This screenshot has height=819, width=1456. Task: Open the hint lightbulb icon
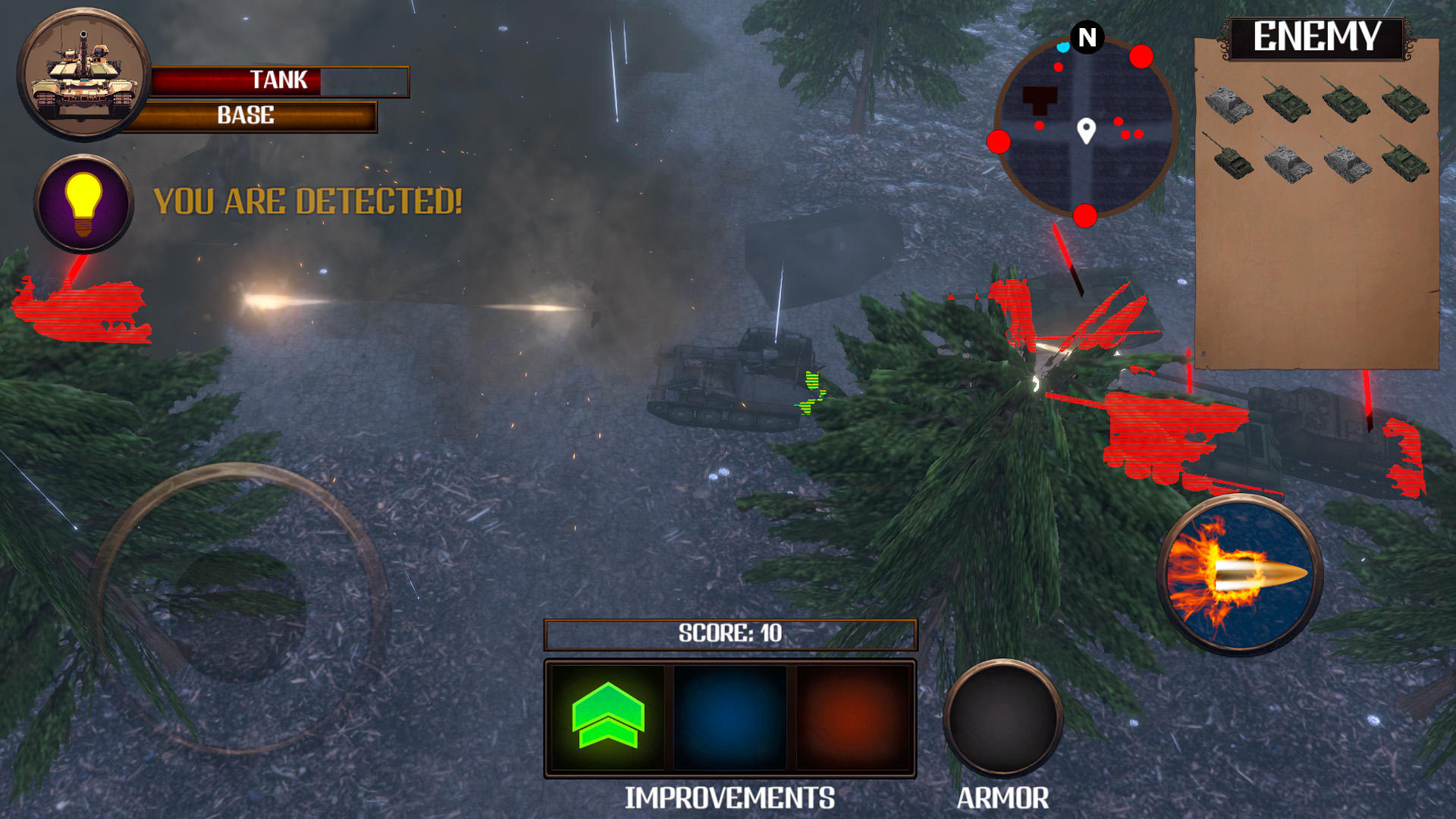[x=82, y=203]
